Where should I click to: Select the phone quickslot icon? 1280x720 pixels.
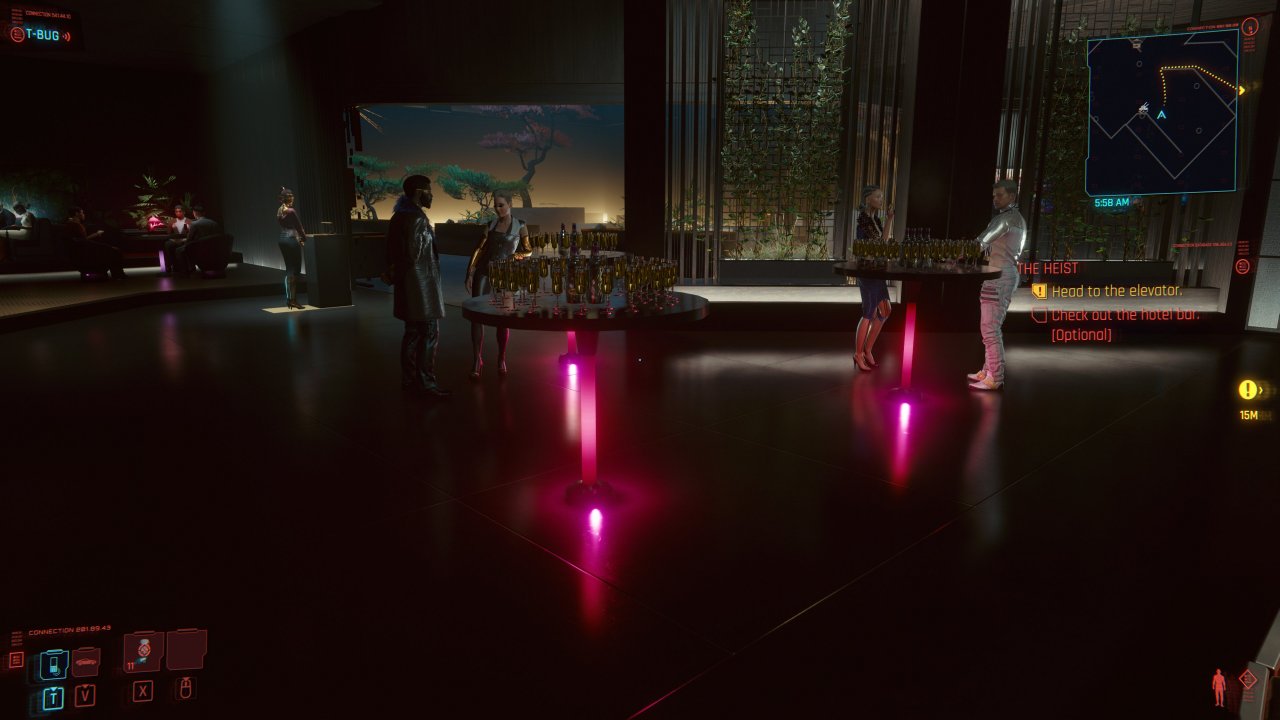[53, 662]
